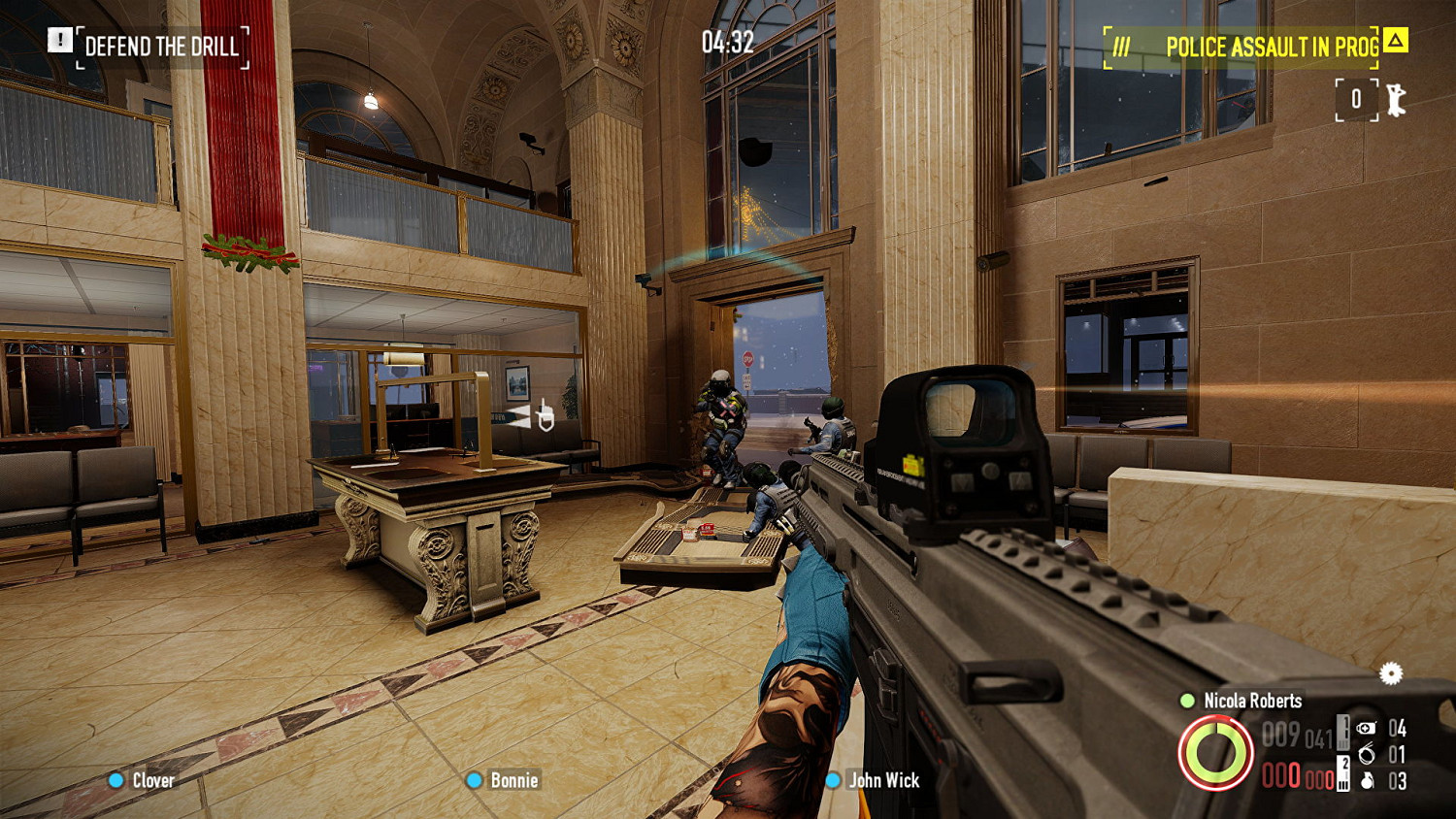Click the circular green health meter
The image size is (1456, 819).
(1215, 753)
